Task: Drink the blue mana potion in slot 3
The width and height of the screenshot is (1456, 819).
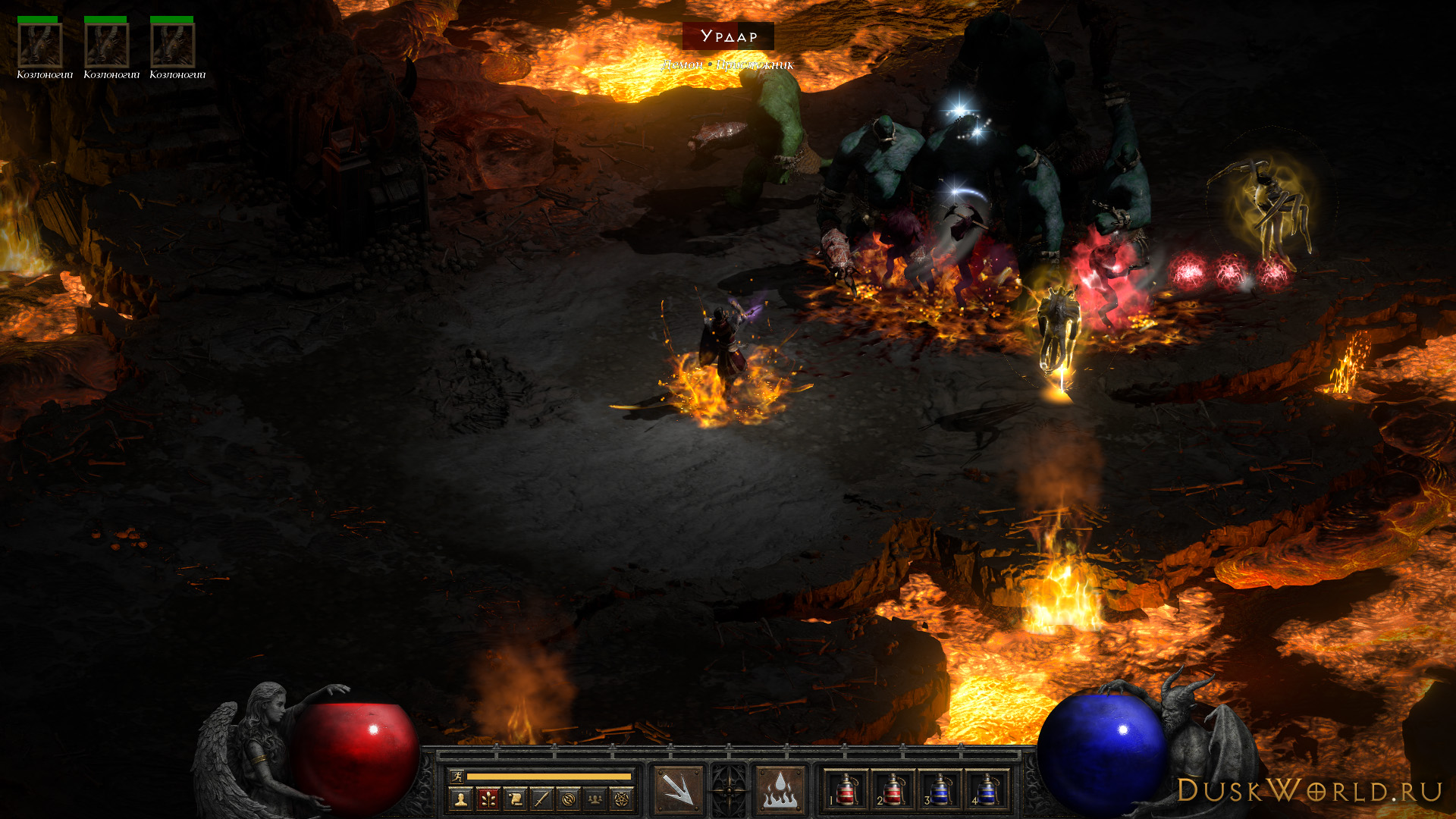Action: click(940, 790)
